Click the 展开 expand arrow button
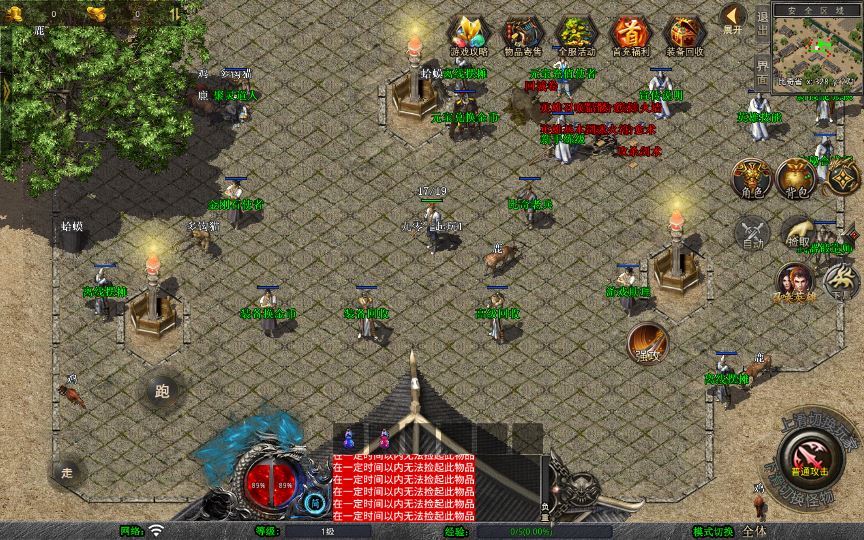The width and height of the screenshot is (864, 540). [734, 19]
